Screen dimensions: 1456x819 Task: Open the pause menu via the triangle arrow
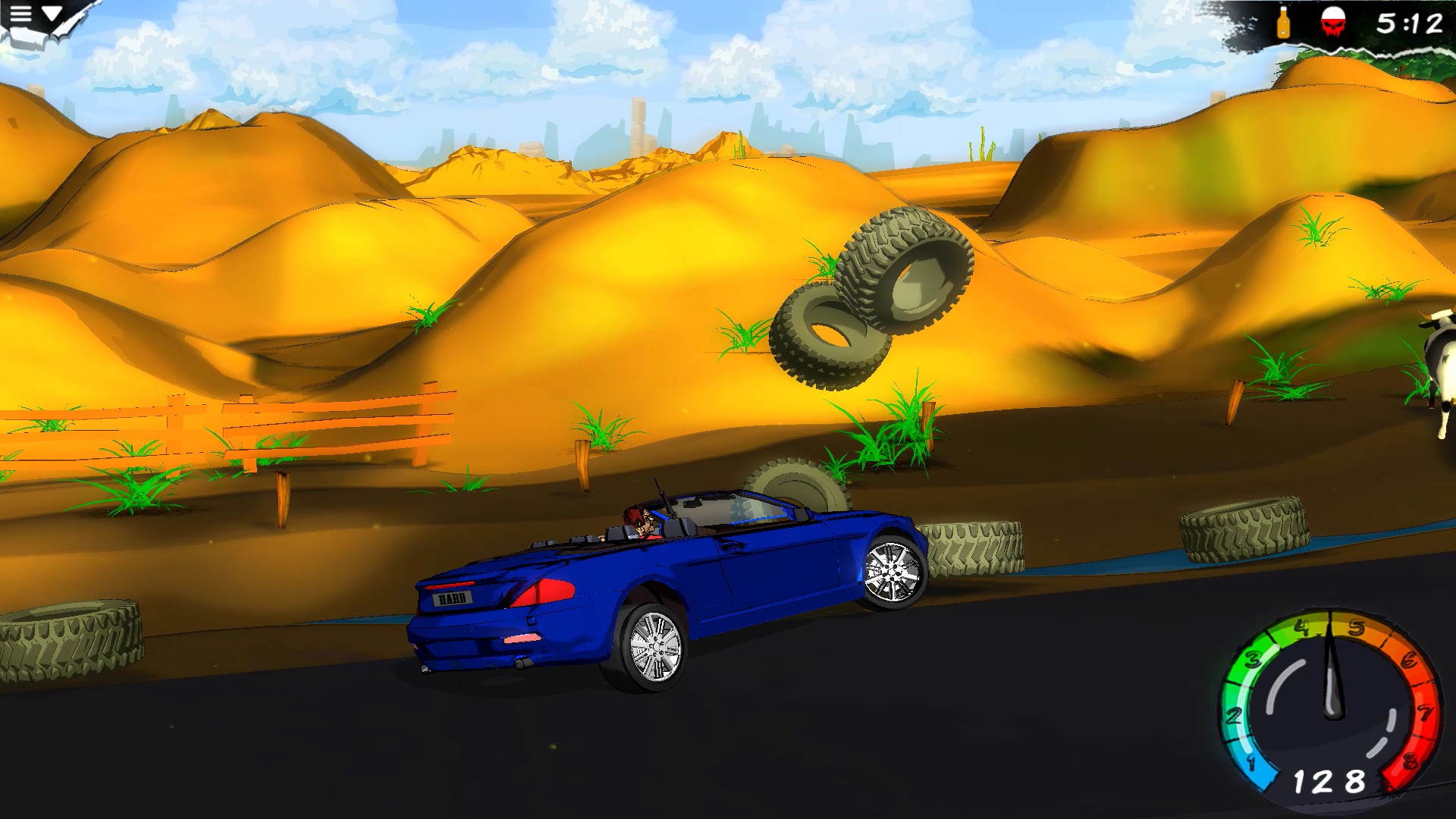tap(51, 14)
